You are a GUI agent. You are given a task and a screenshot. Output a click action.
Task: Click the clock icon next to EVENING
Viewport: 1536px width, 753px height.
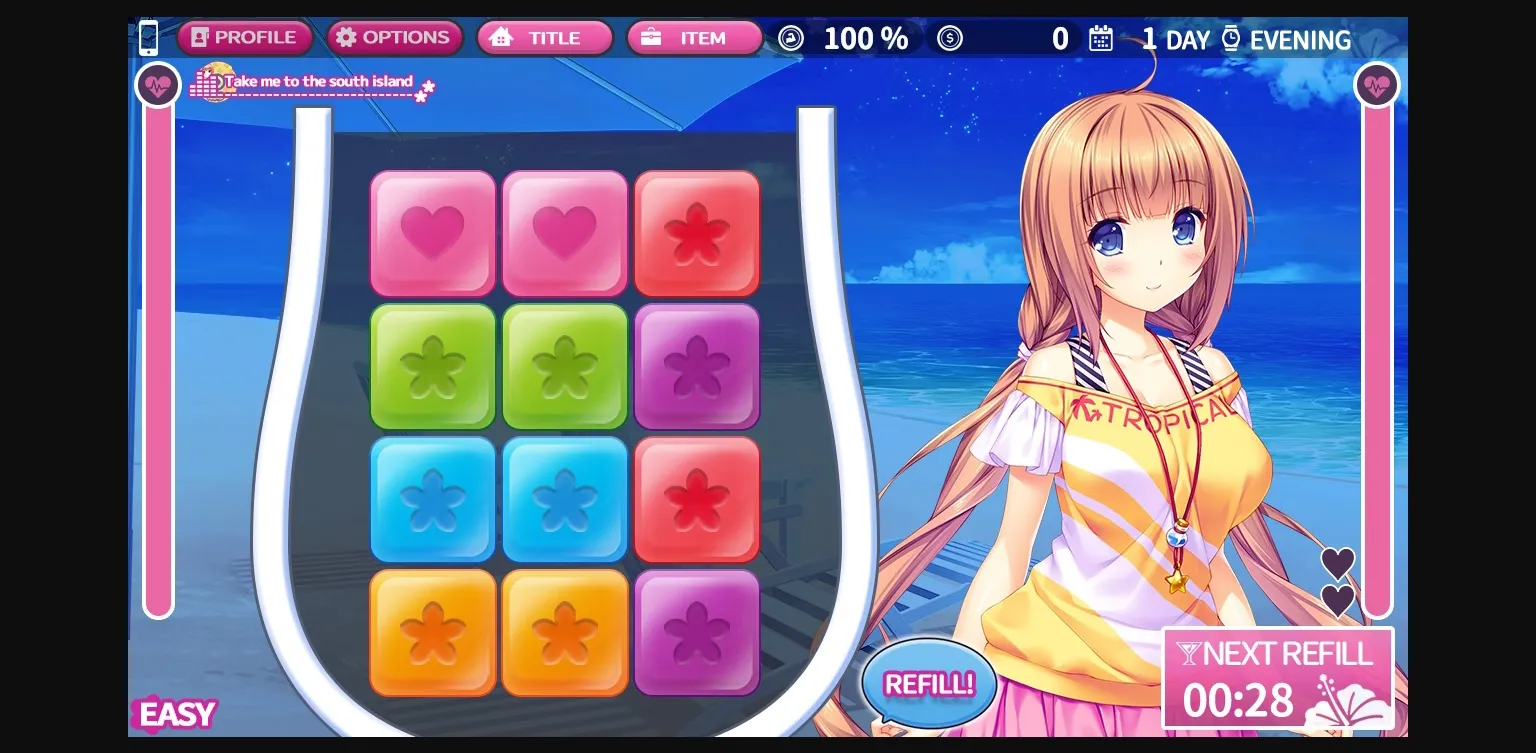[1232, 37]
